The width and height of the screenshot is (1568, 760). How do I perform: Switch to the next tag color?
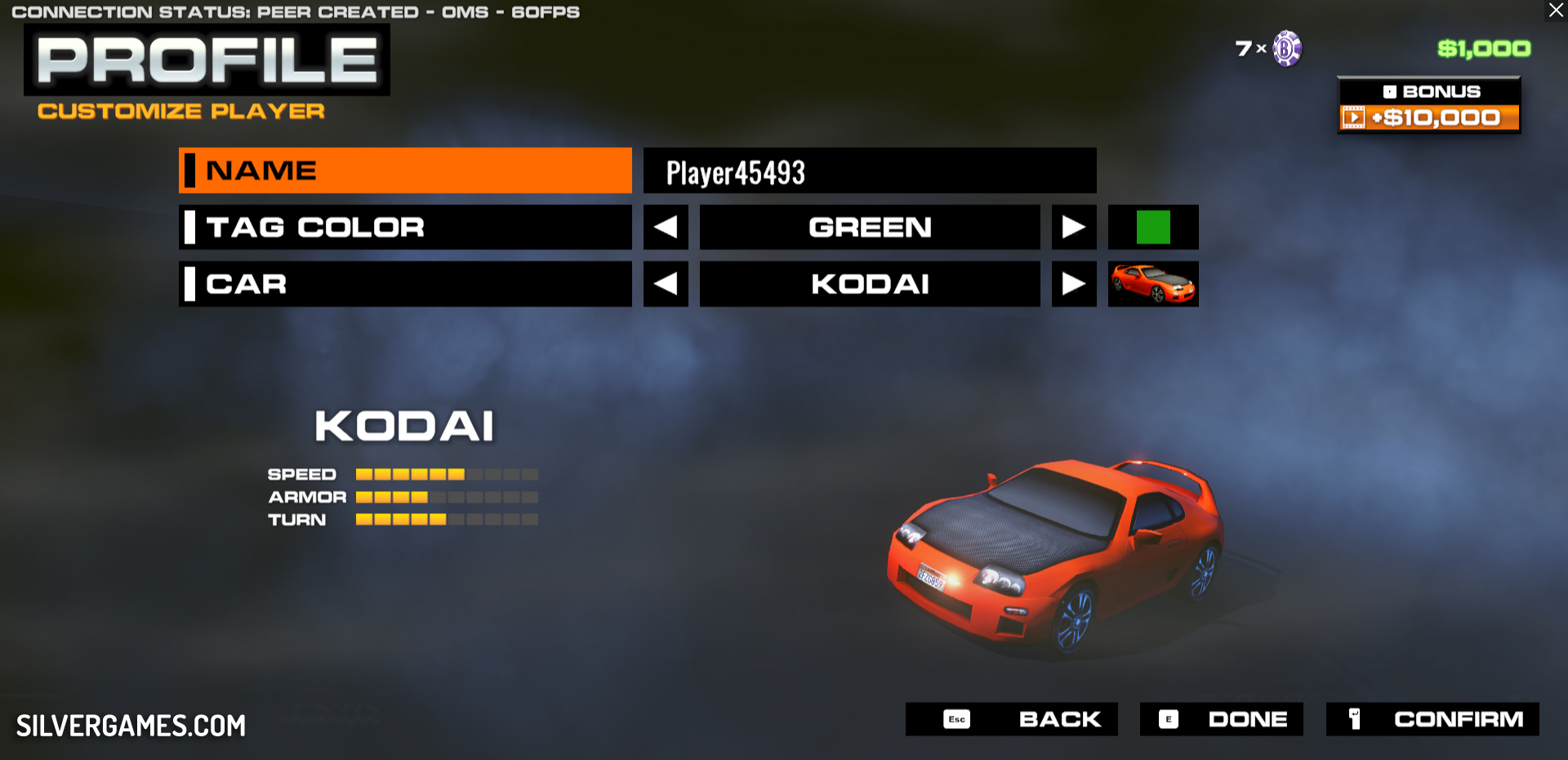pos(1074,227)
